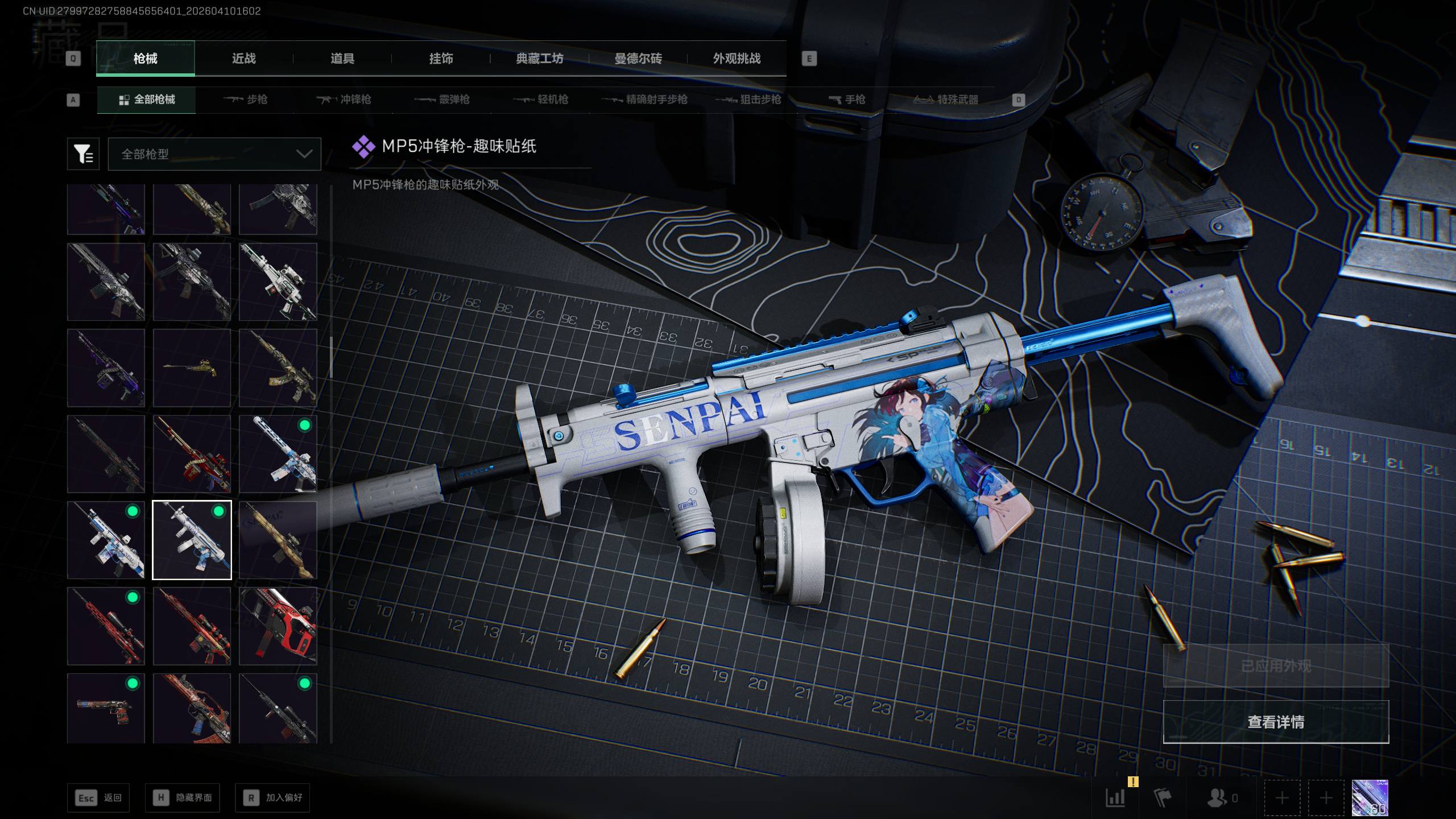Show only 霰弹枪 shotguns
Screen dimensions: 1456x819
[442, 100]
